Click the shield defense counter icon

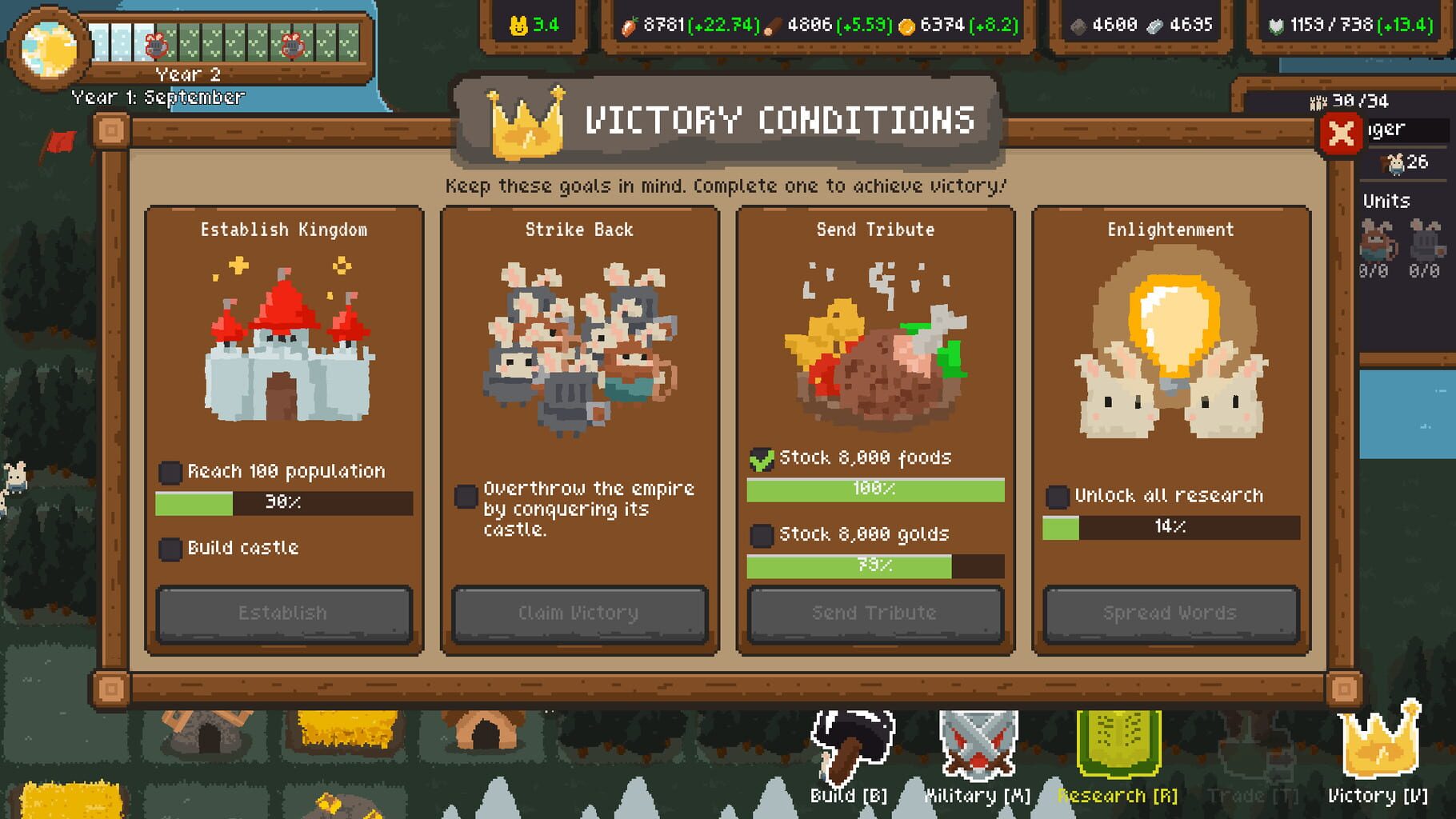tap(1277, 24)
